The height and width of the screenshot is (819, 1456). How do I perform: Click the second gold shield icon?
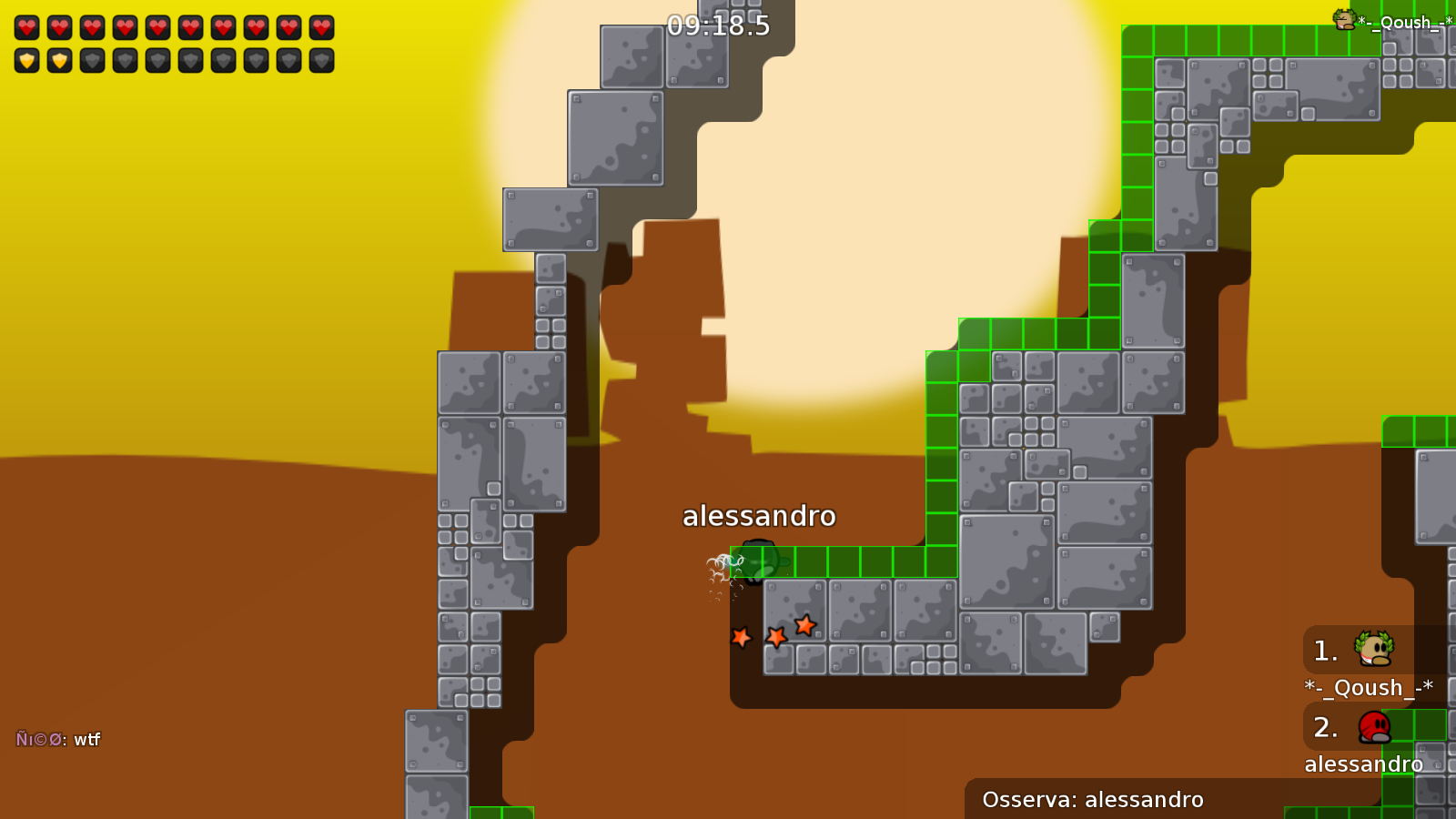tap(60, 62)
